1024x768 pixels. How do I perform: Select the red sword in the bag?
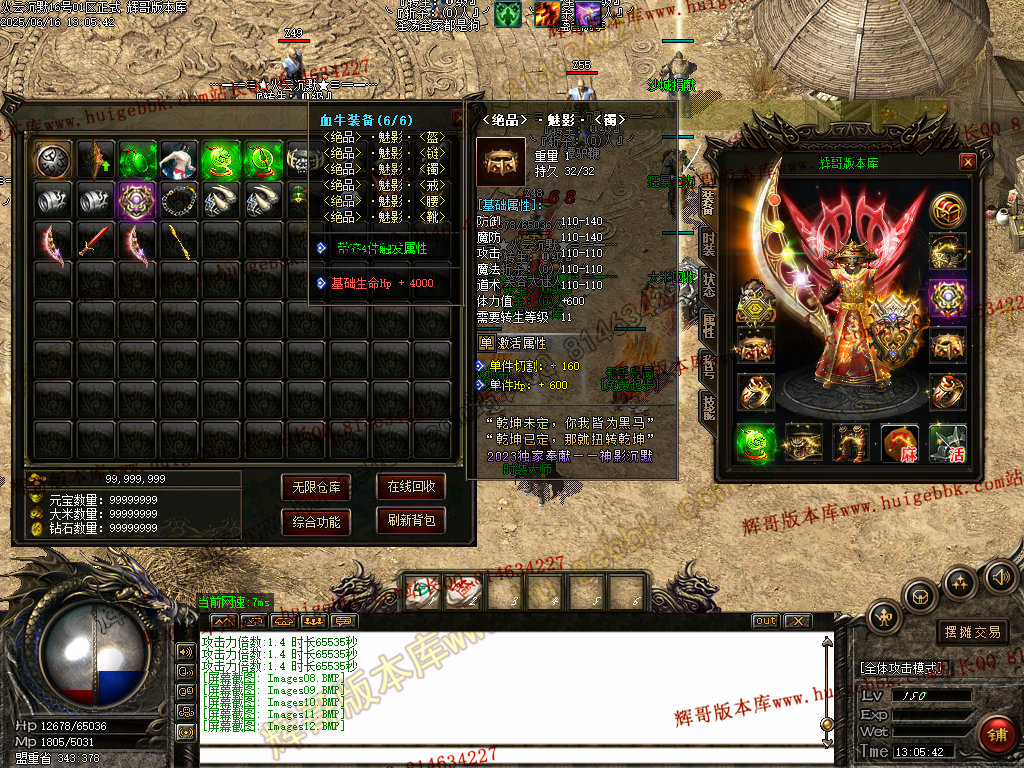[93, 240]
